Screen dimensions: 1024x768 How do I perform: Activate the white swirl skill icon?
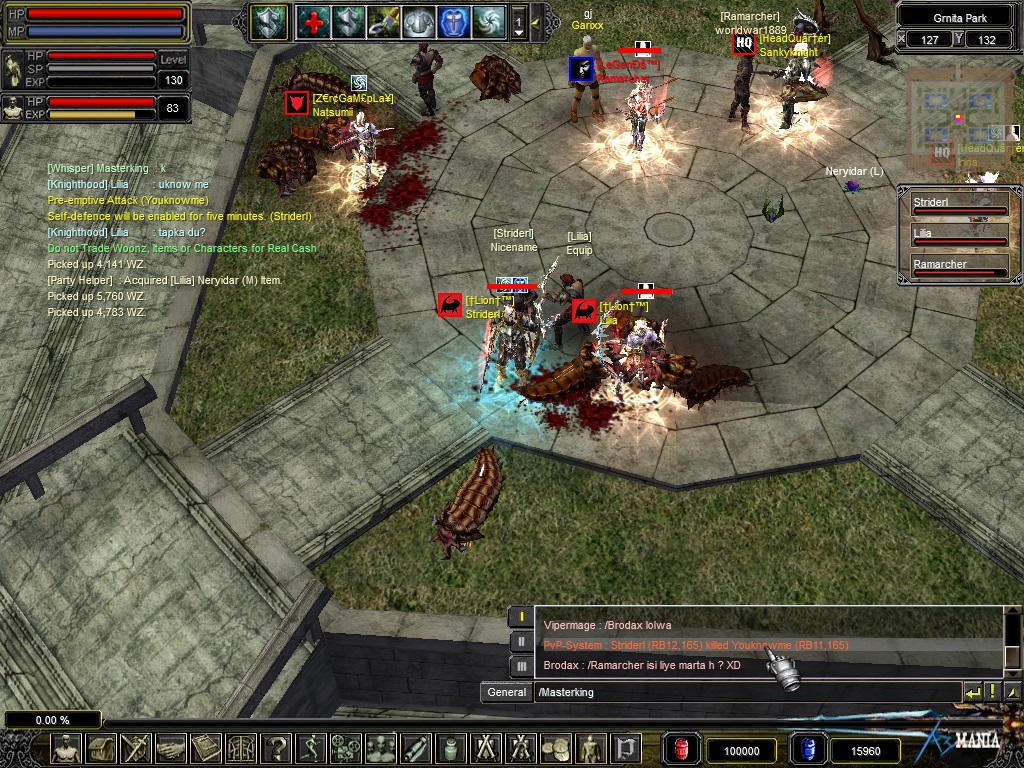tap(488, 22)
